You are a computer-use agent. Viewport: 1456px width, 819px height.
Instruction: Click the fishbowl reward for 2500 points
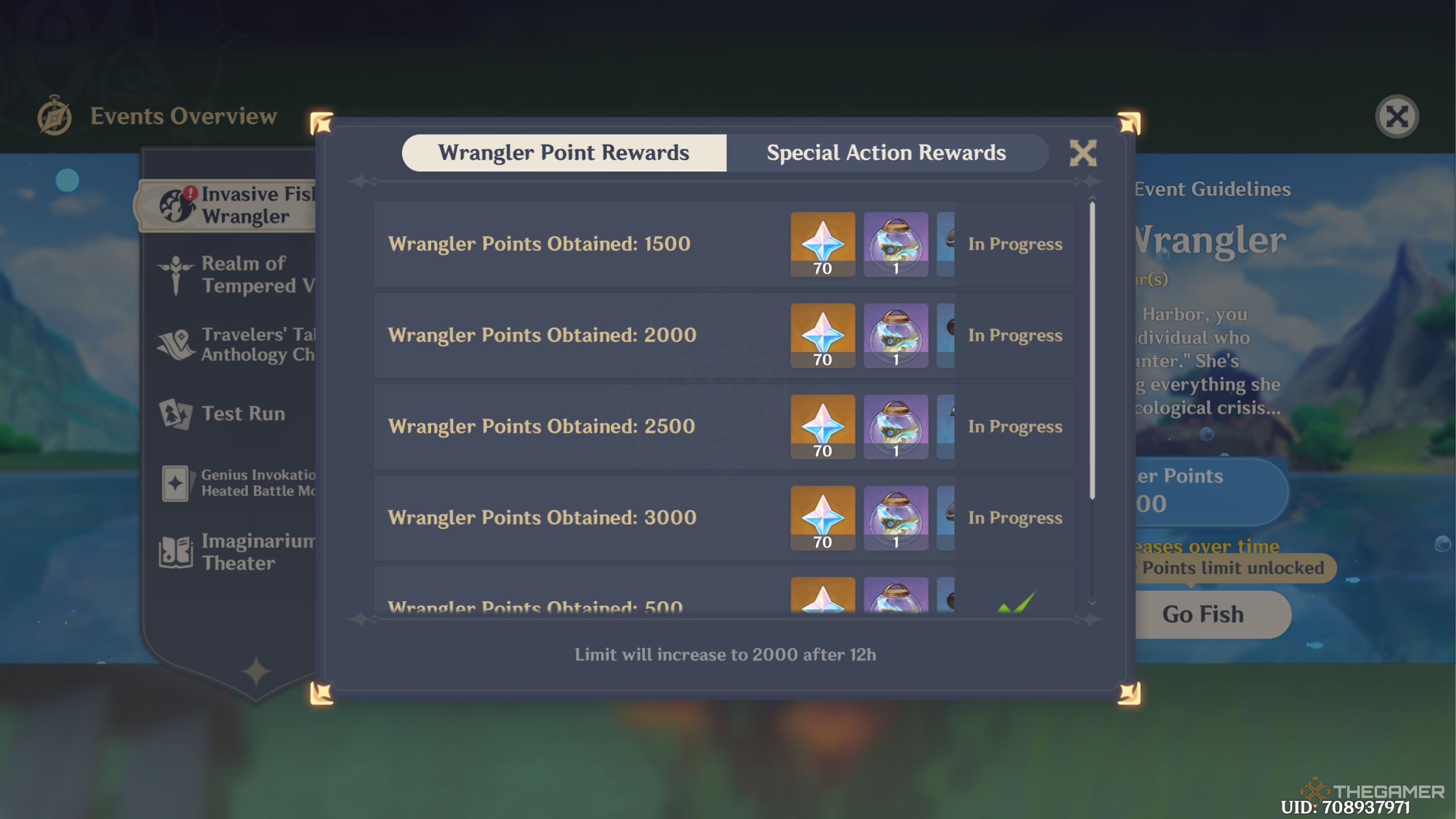point(896,427)
